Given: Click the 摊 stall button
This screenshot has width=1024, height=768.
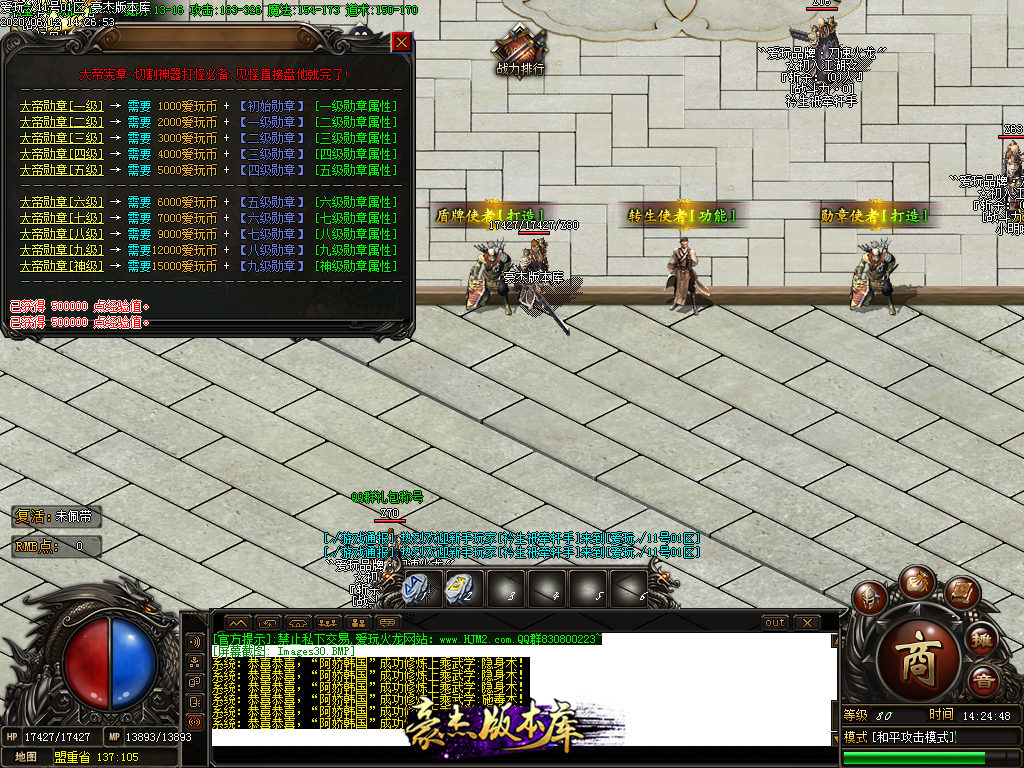Looking at the screenshot, I should tap(983, 640).
